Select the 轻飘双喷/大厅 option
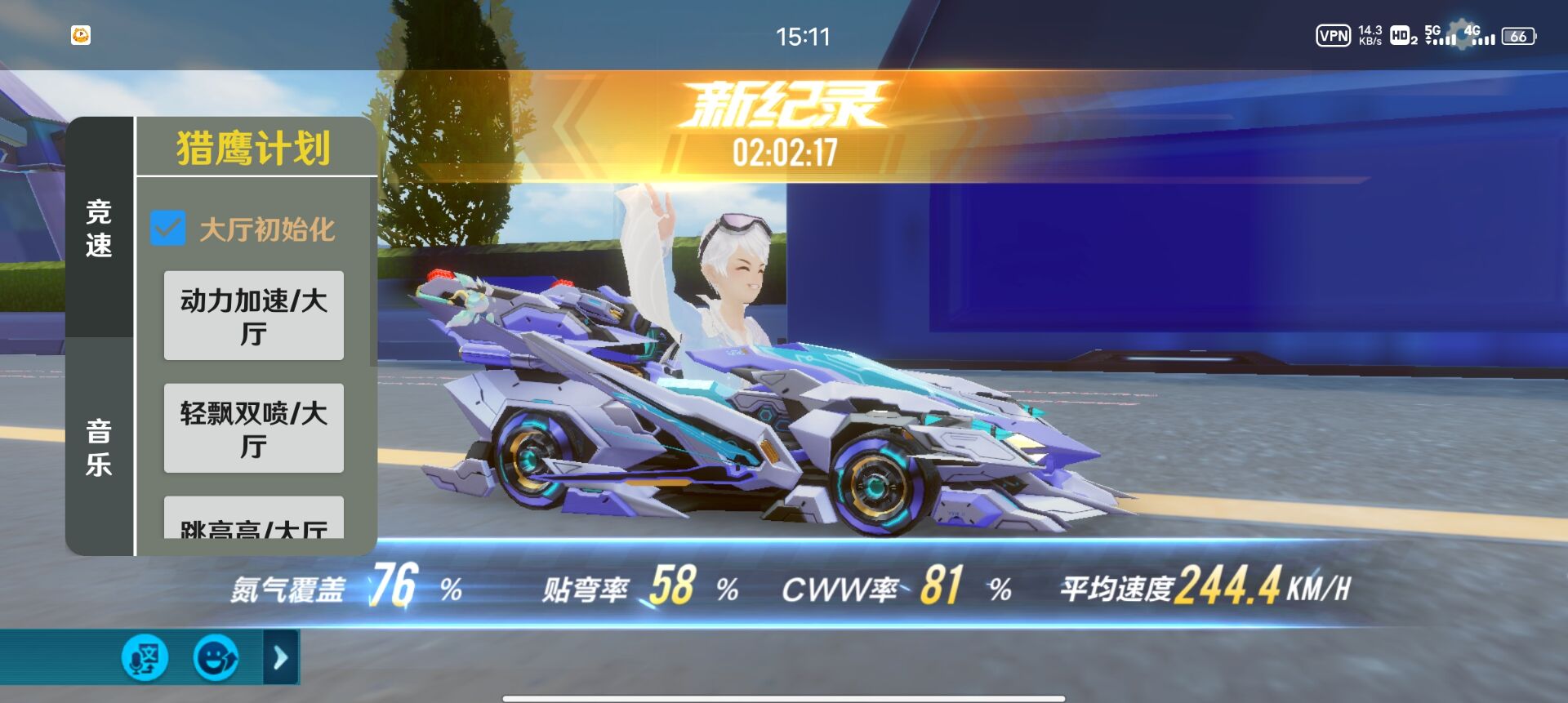 pyautogui.click(x=253, y=429)
